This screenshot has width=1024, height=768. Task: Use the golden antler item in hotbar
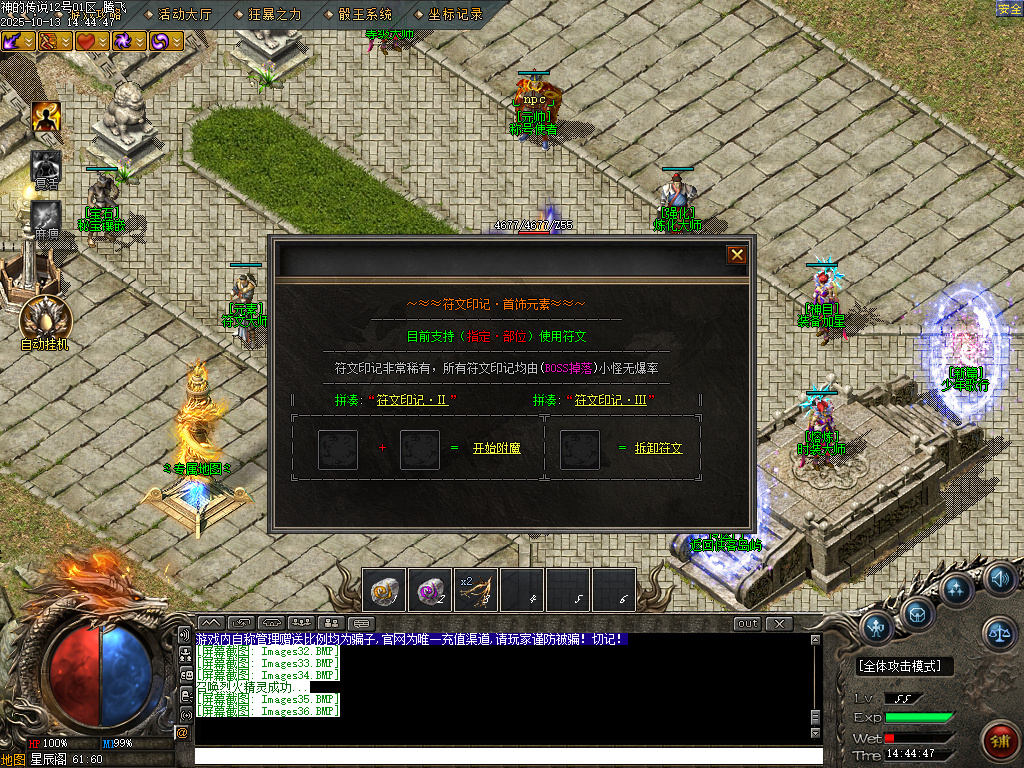tap(476, 590)
